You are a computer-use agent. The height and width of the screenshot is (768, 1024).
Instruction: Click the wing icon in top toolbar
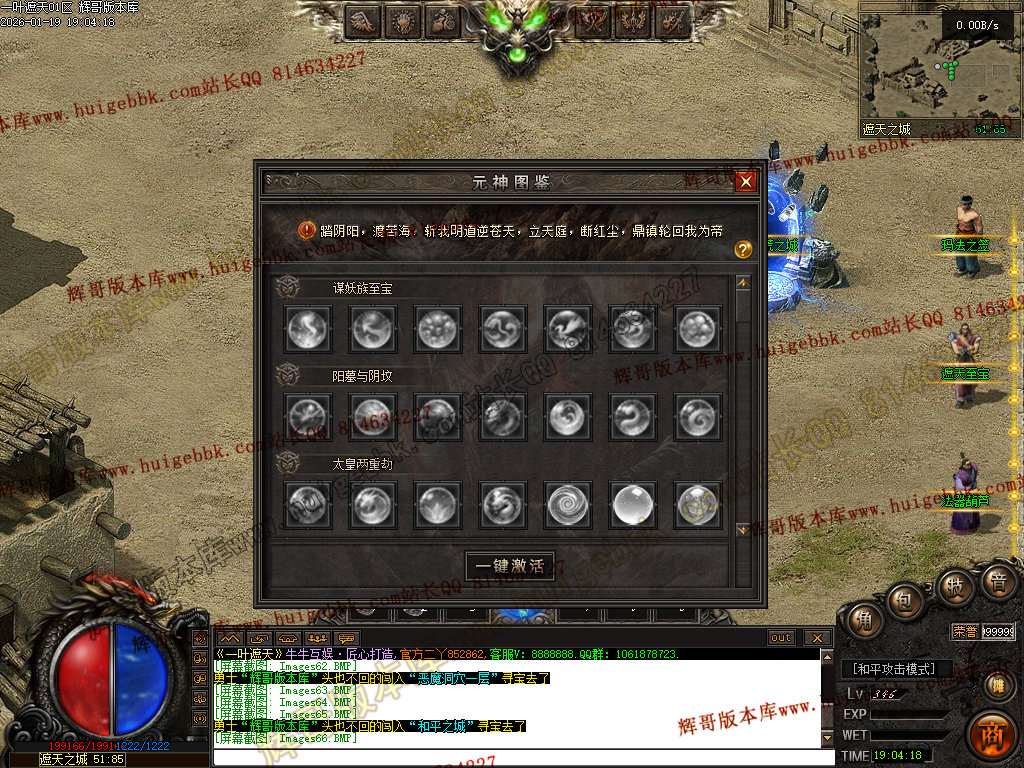363,20
